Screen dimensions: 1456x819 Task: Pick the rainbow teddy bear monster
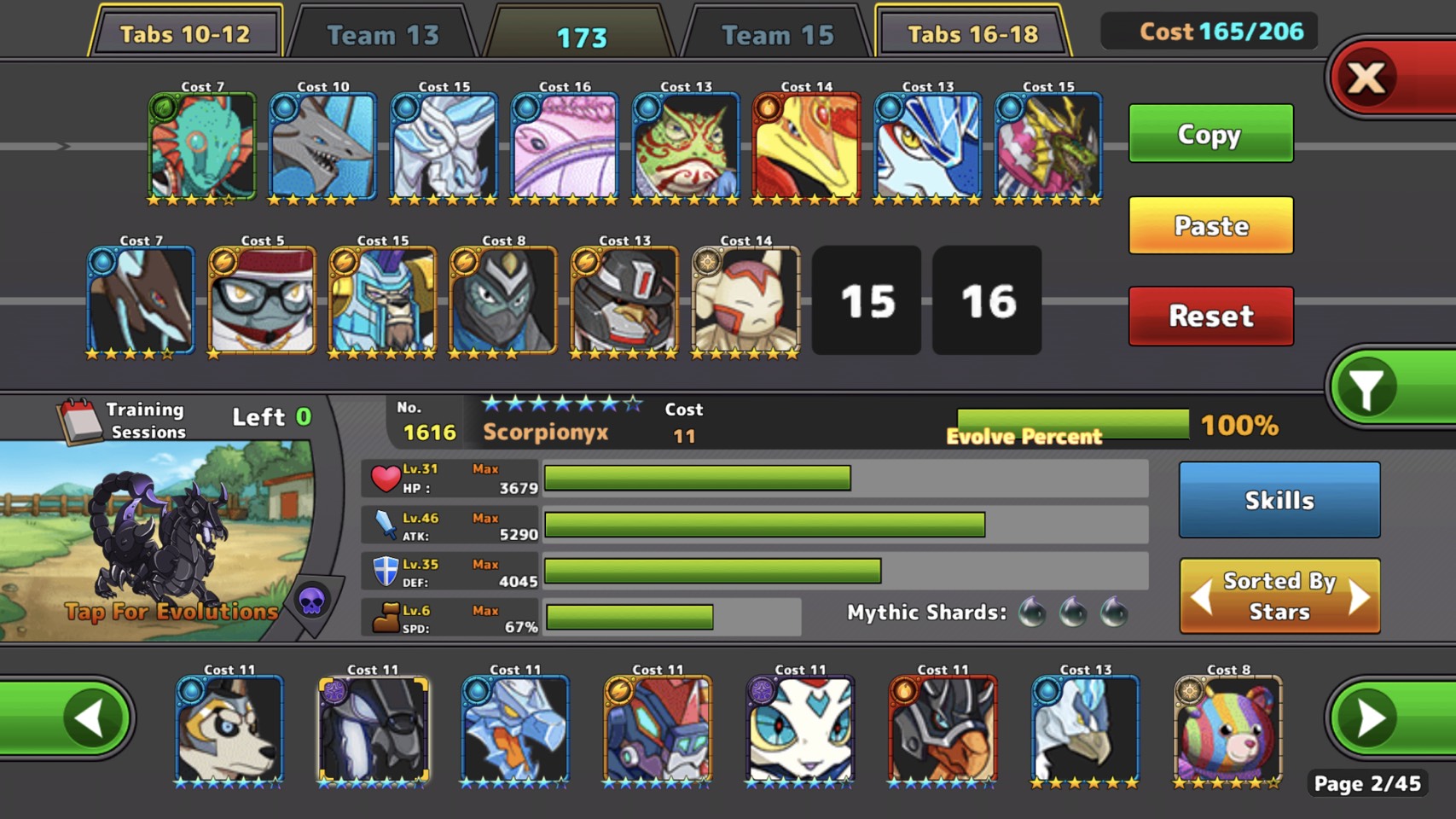[1227, 729]
